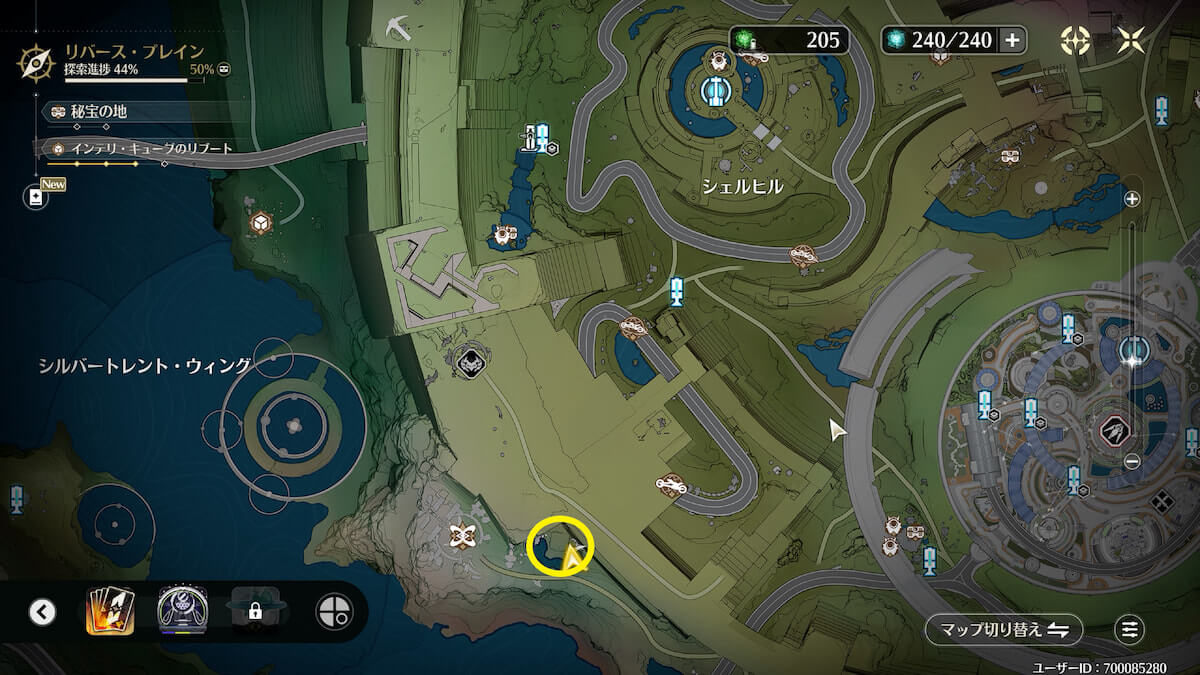Add stamina with the plus button beside 240/240

(1012, 40)
